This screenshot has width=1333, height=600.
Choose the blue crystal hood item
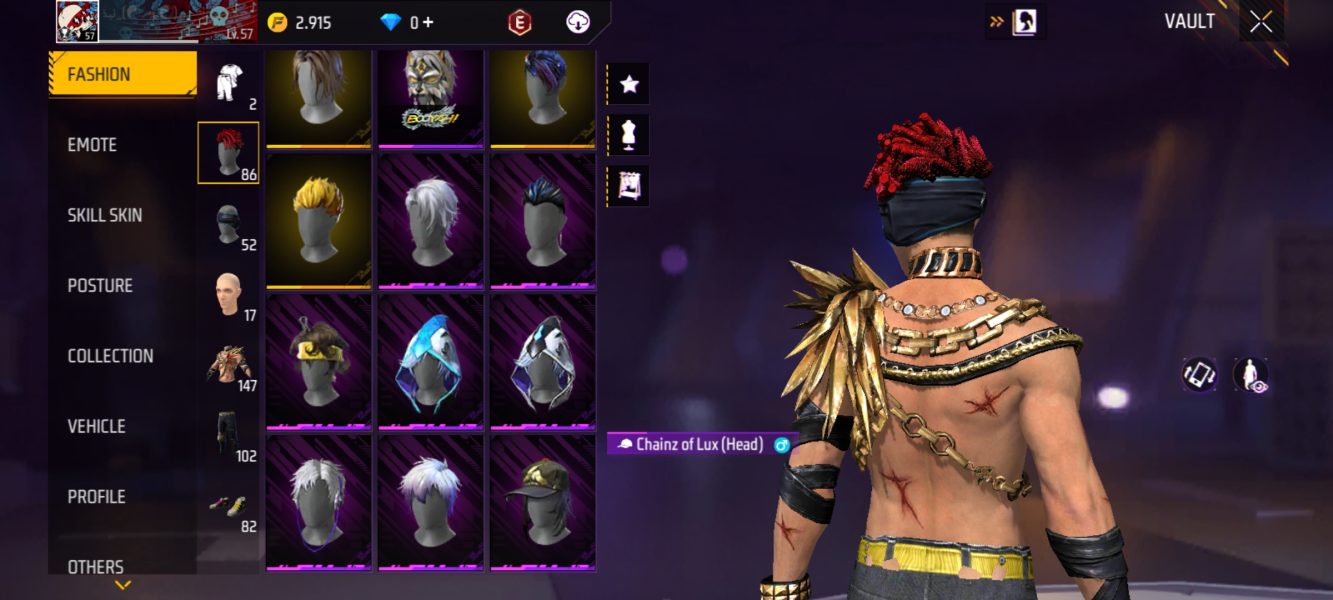pyautogui.click(x=431, y=361)
